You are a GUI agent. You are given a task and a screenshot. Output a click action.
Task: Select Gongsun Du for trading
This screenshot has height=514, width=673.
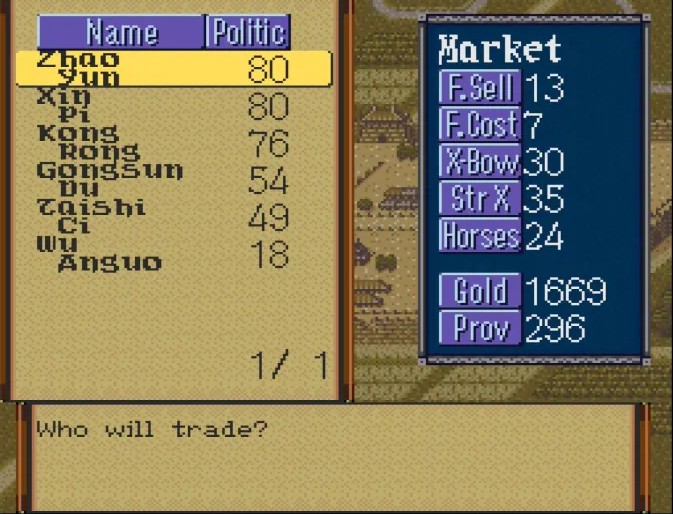click(x=172, y=179)
